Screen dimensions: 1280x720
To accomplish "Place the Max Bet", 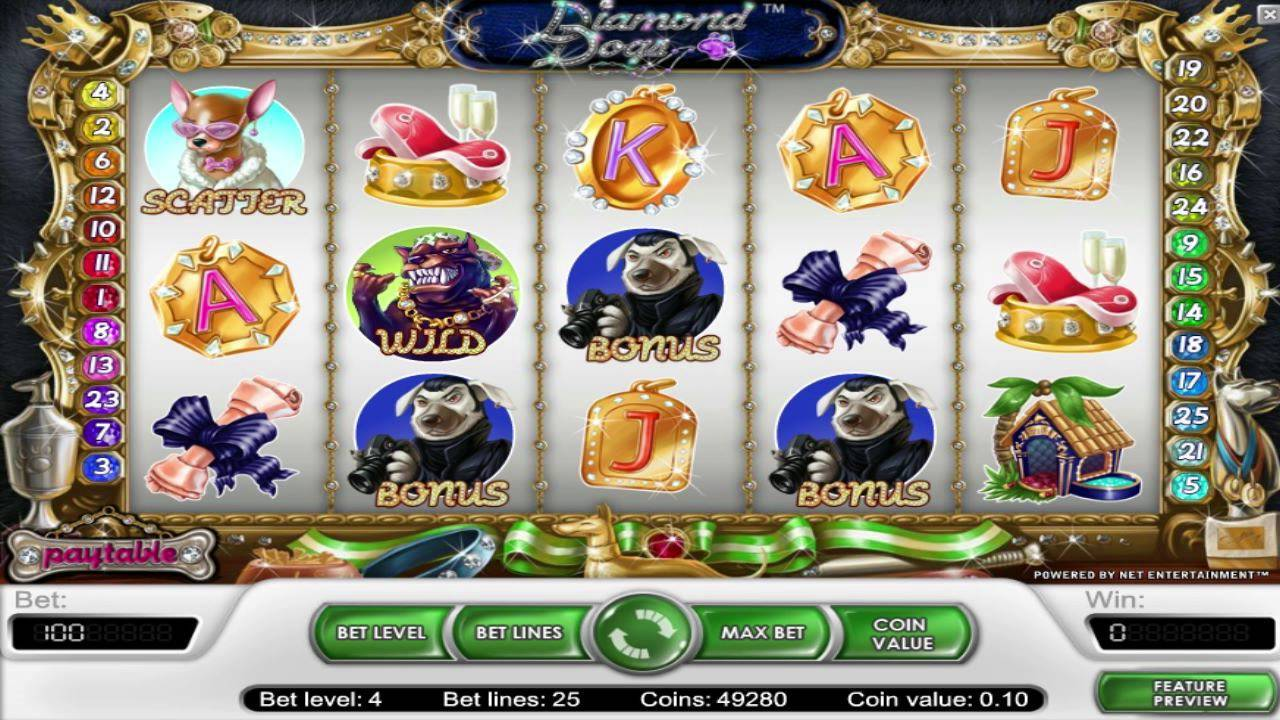I will tap(762, 633).
